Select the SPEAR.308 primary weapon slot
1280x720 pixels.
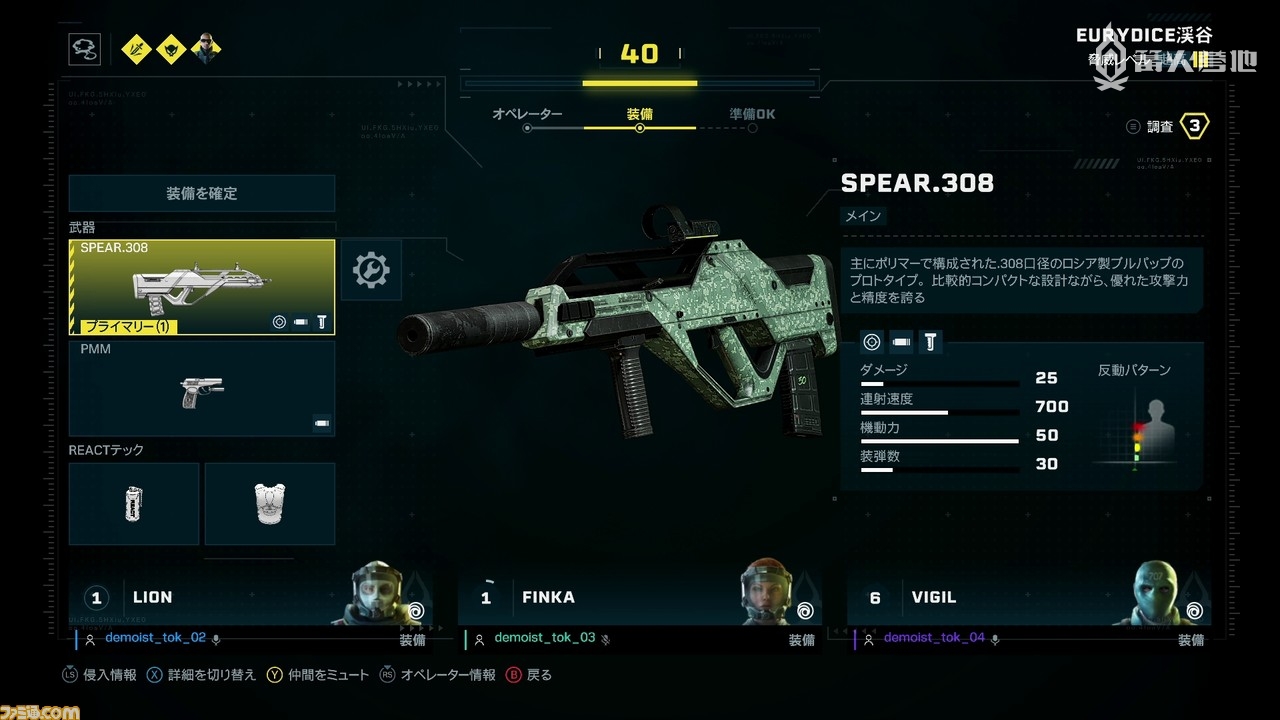[x=202, y=287]
